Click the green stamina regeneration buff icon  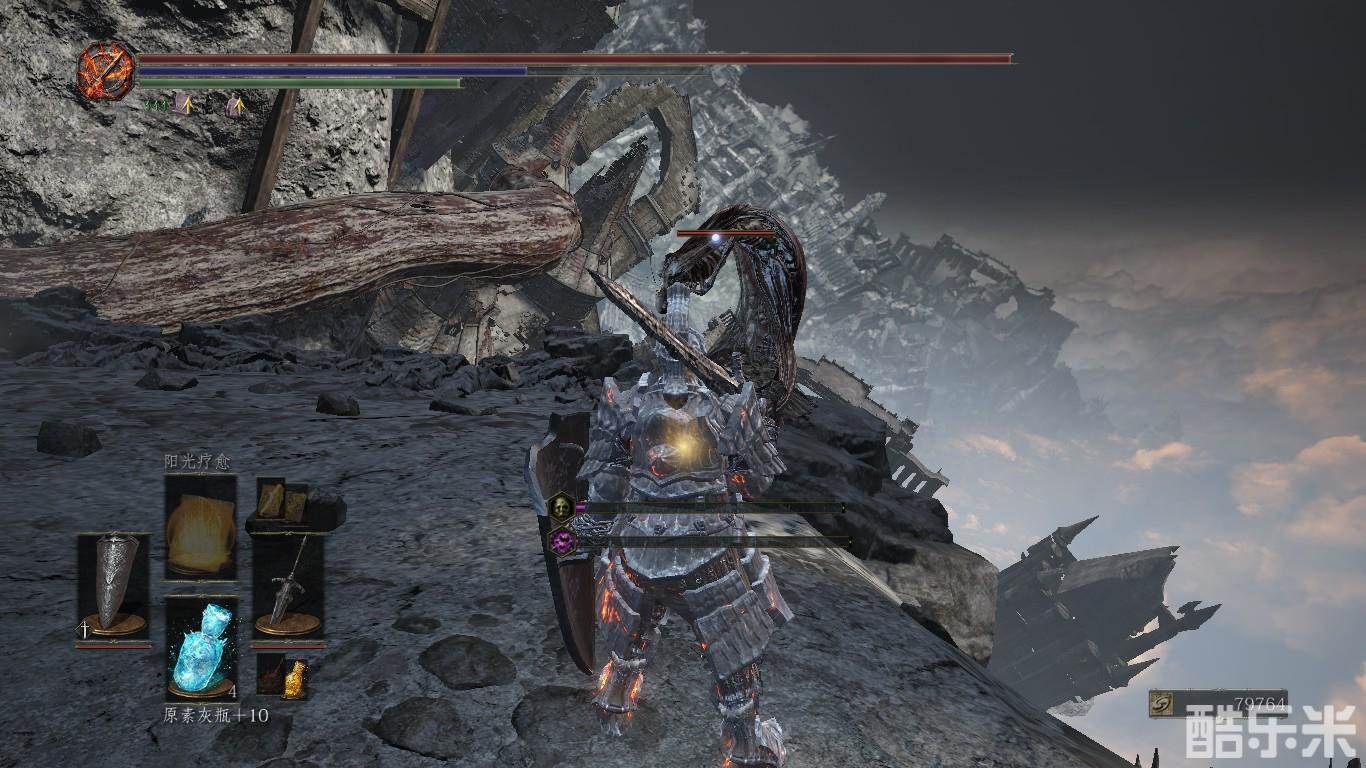pos(155,103)
